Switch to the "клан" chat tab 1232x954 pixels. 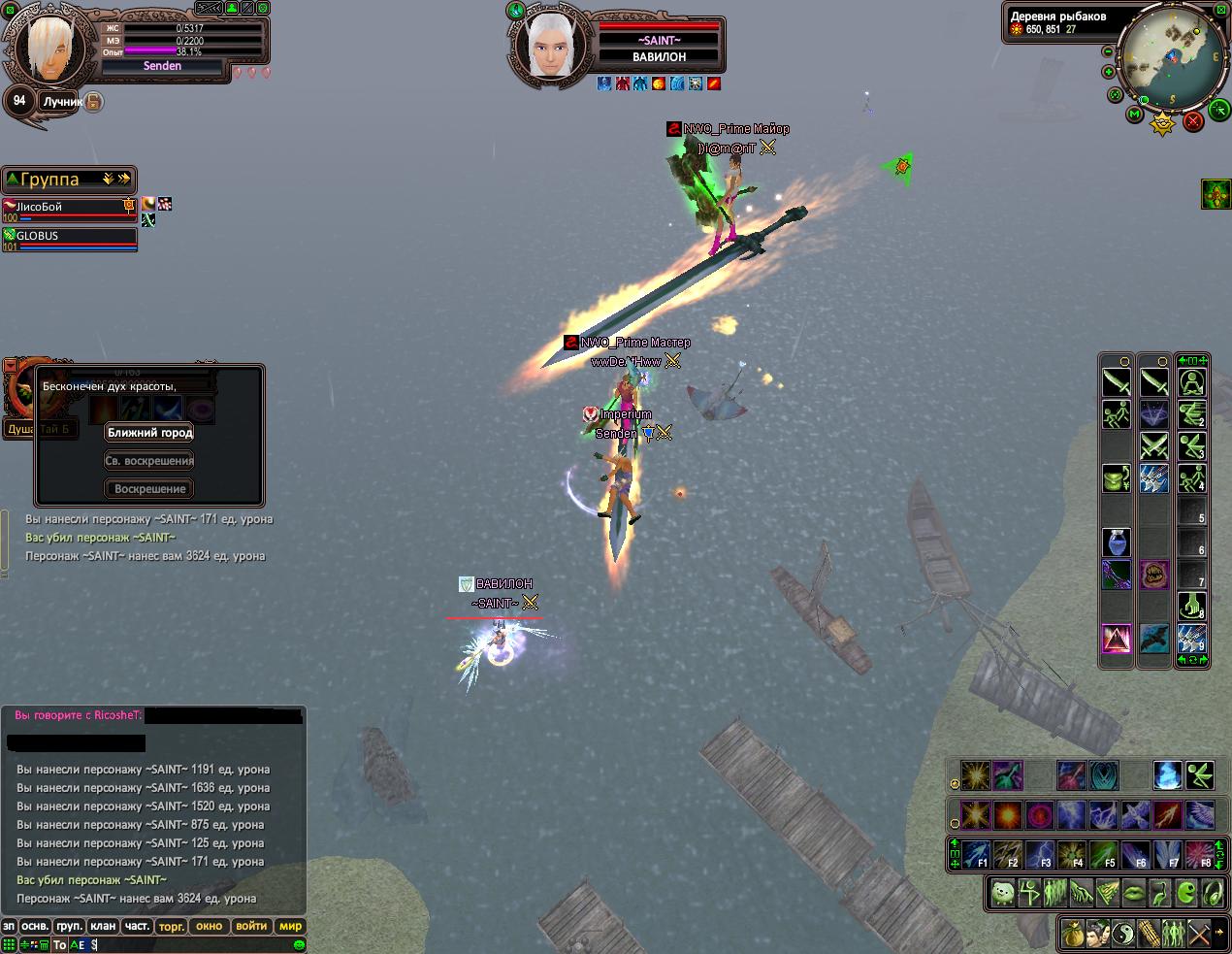[103, 926]
